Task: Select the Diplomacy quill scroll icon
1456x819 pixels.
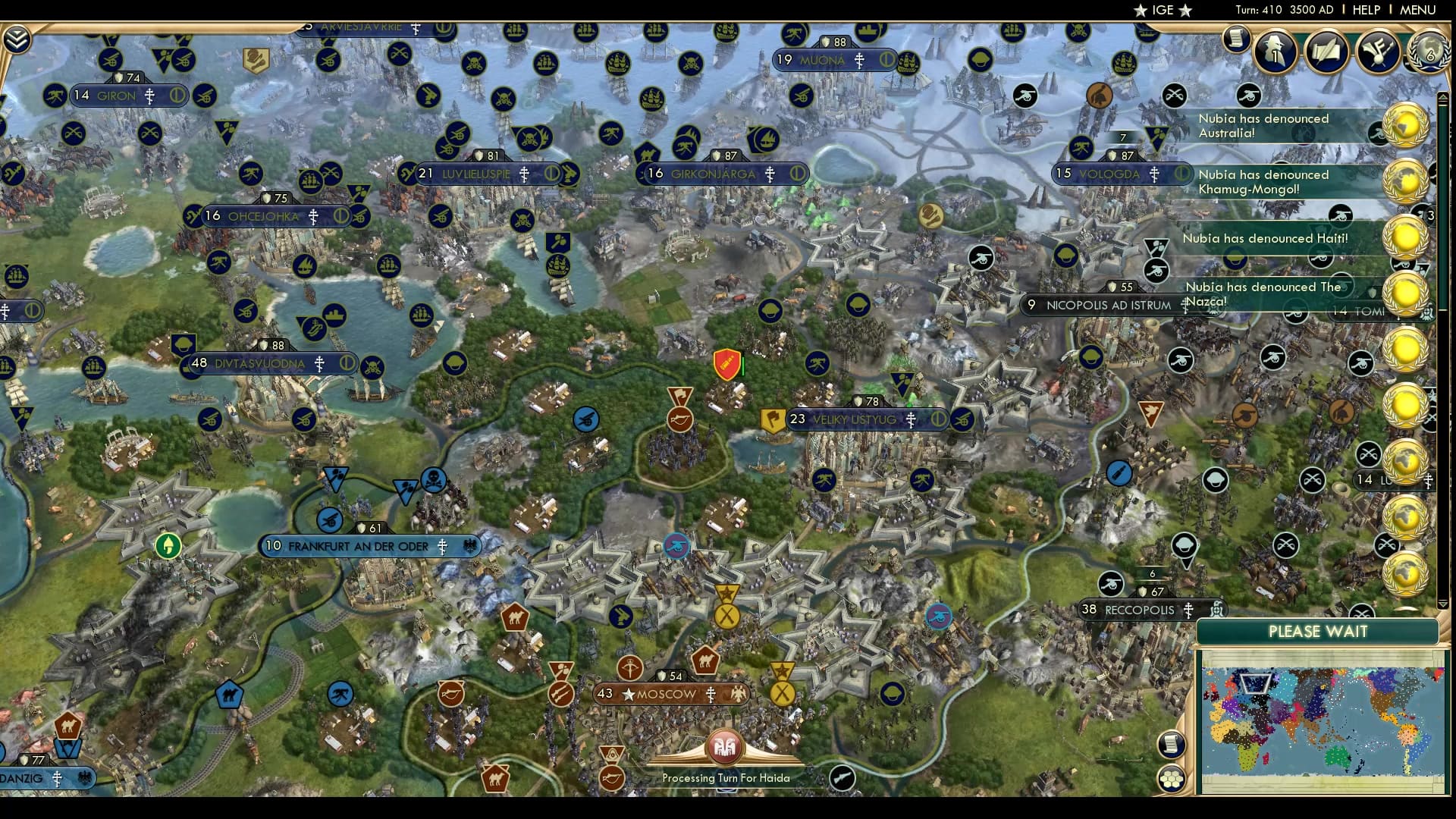Action: (x=1327, y=51)
